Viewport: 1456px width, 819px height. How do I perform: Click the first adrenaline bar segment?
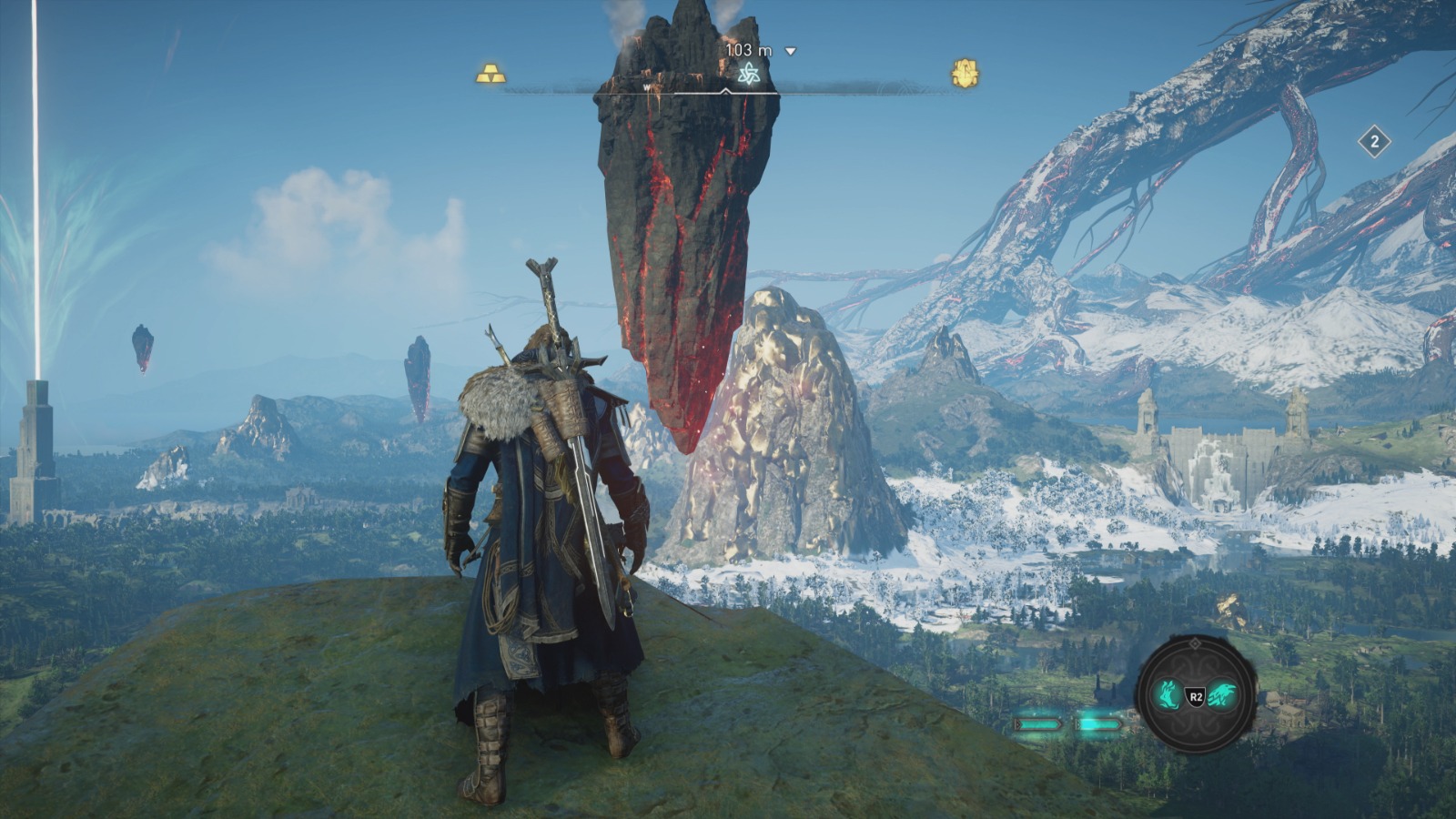point(1040,723)
